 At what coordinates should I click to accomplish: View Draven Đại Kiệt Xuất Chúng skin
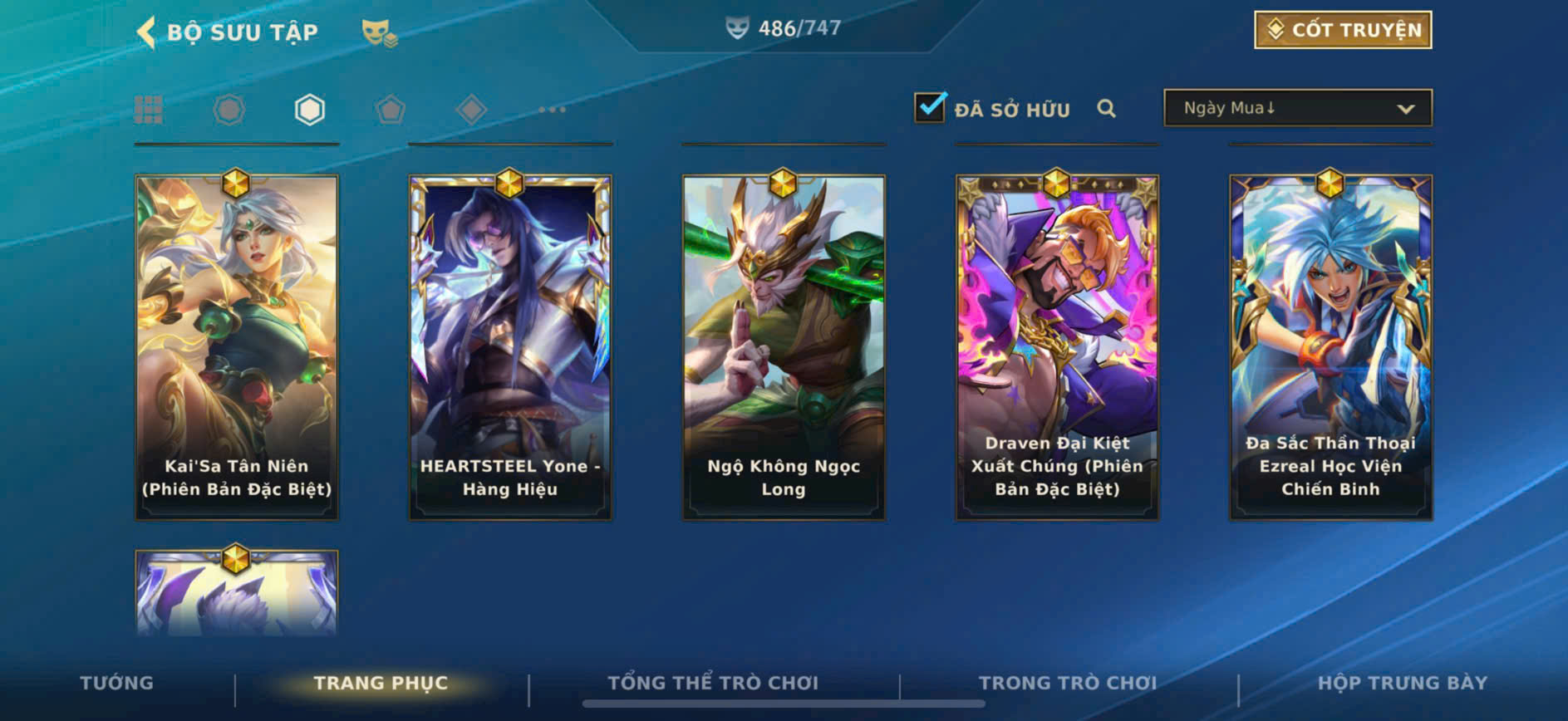pyautogui.click(x=1057, y=347)
